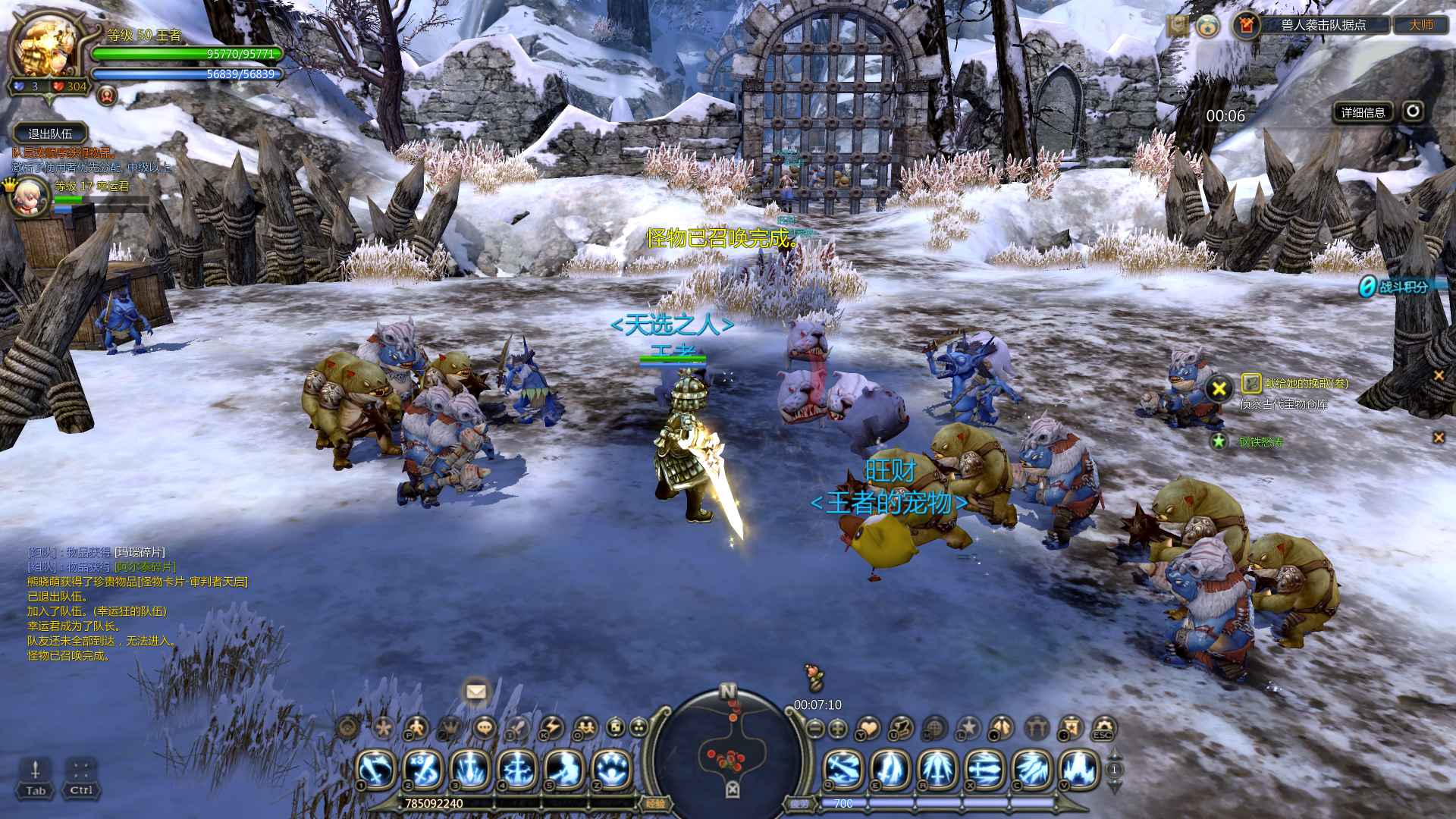The width and height of the screenshot is (1456, 819).
Task: Click the circular refresh button beside 详细信息
Action: pos(1412,112)
